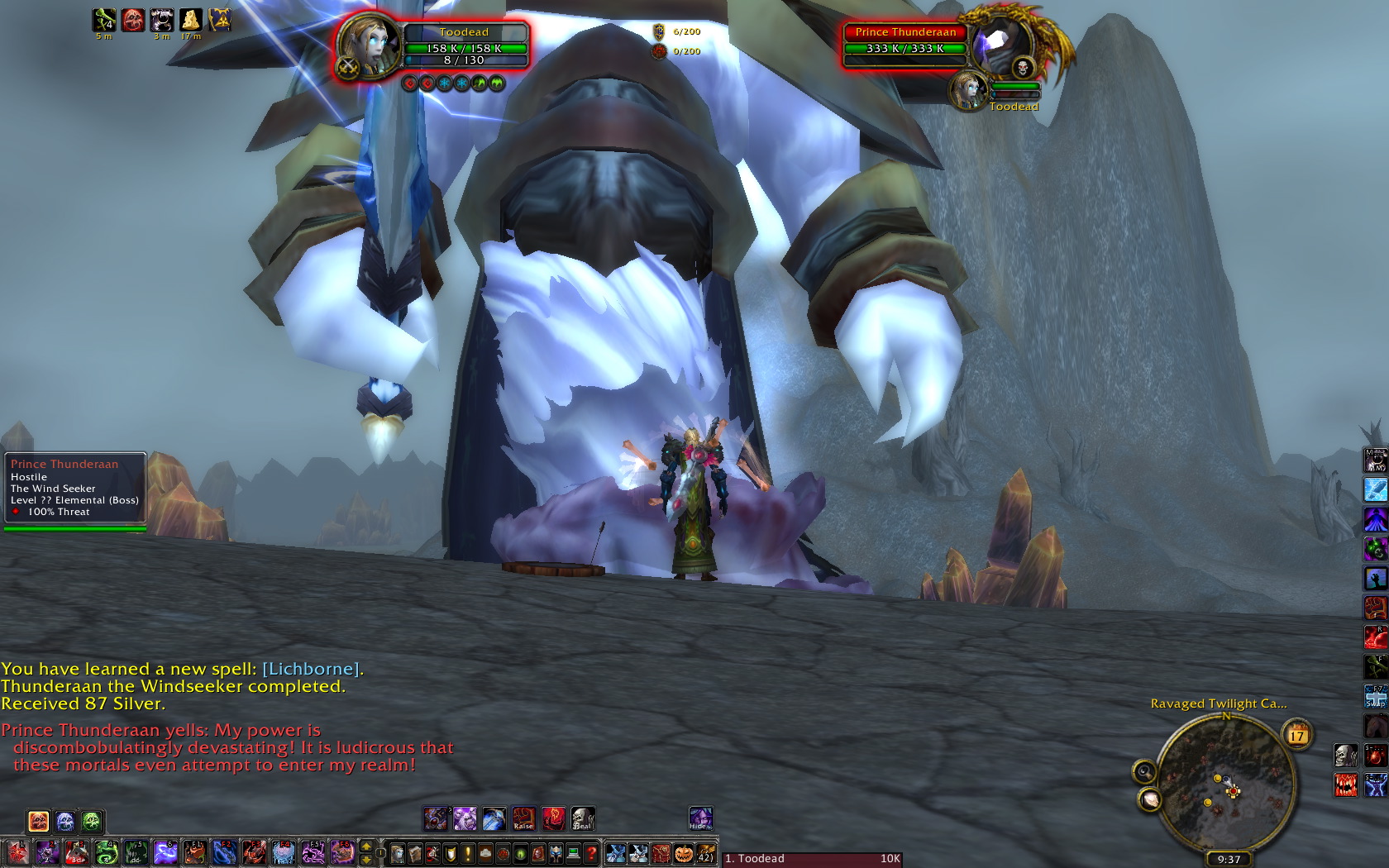This screenshot has width=1389, height=868.
Task: Use the ability bound to F1
Action: click(194, 852)
